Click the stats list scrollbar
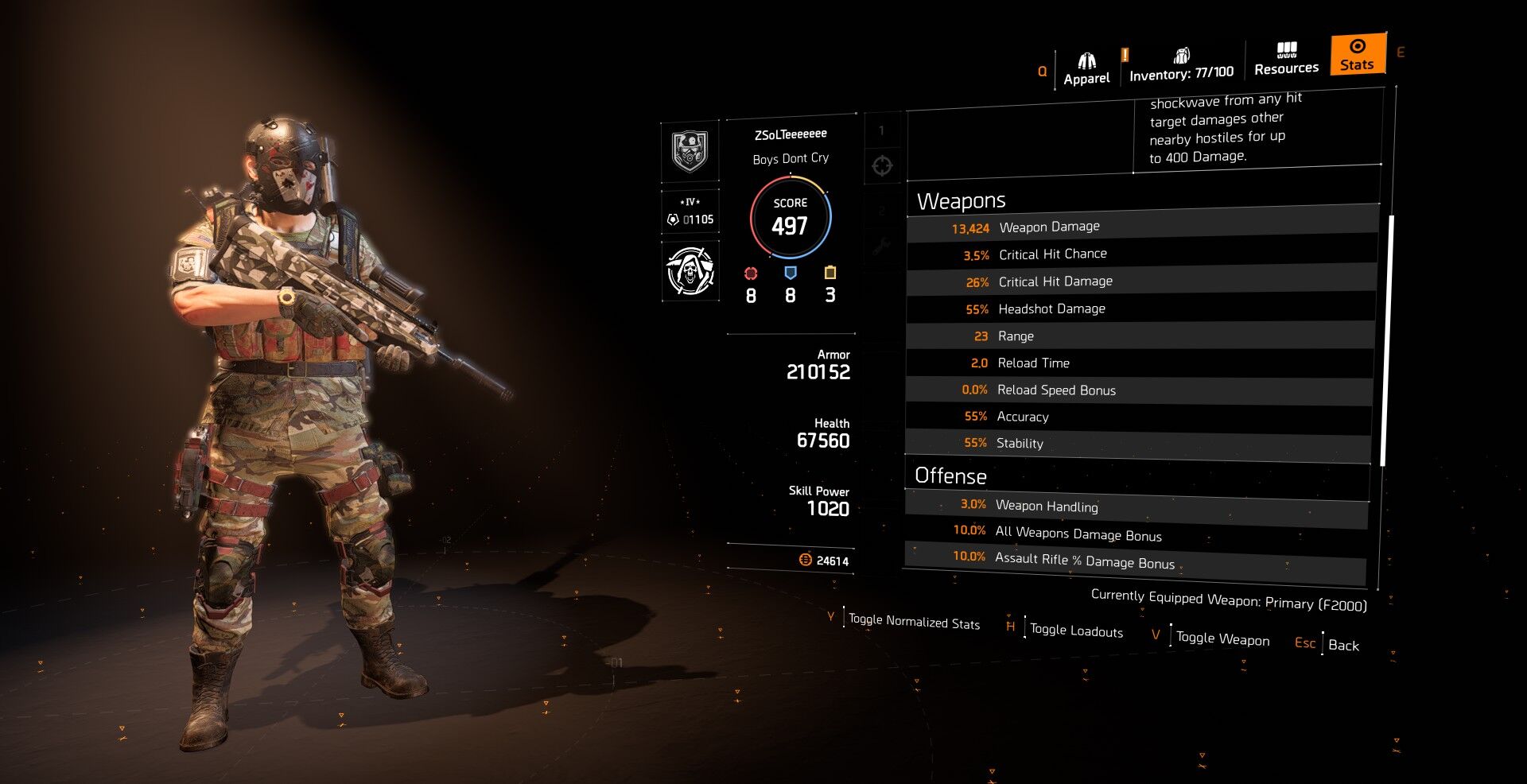This screenshot has width=1527, height=784. coord(1385,340)
